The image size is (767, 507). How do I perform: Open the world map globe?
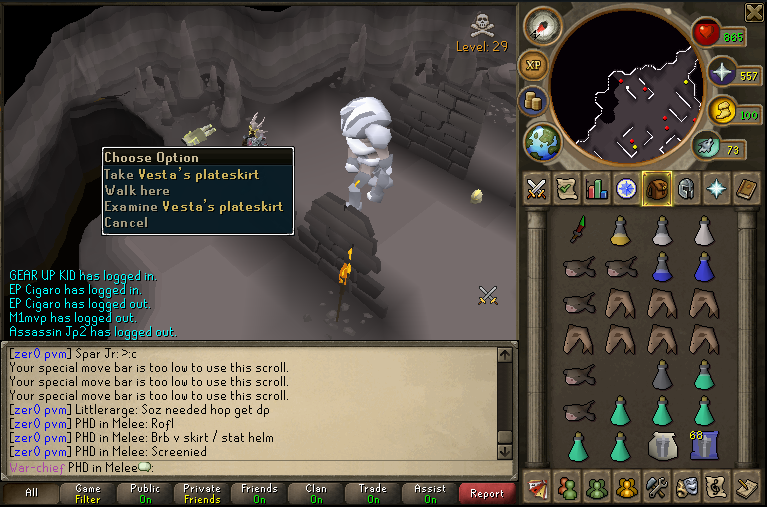click(x=543, y=139)
